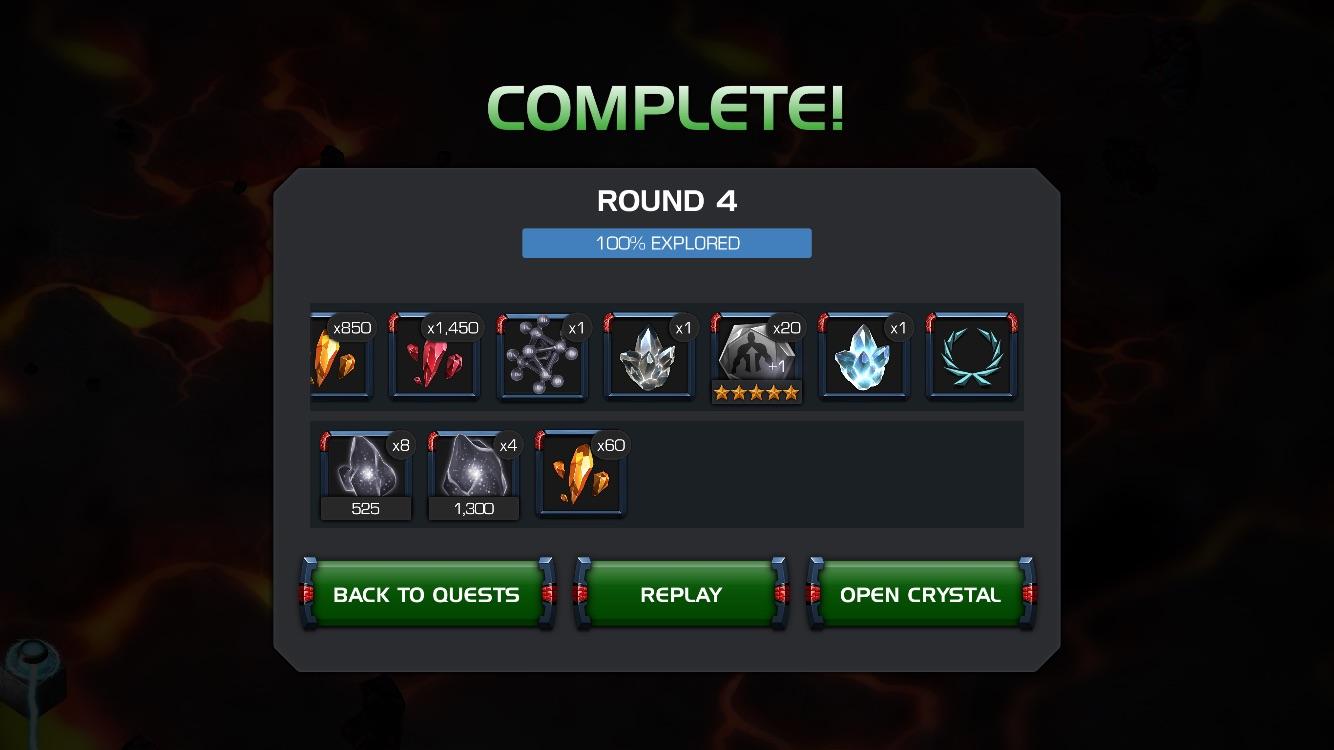Inspect the molecular catalyst reward item
Viewport: 1334px width, 750px height.
coord(542,357)
